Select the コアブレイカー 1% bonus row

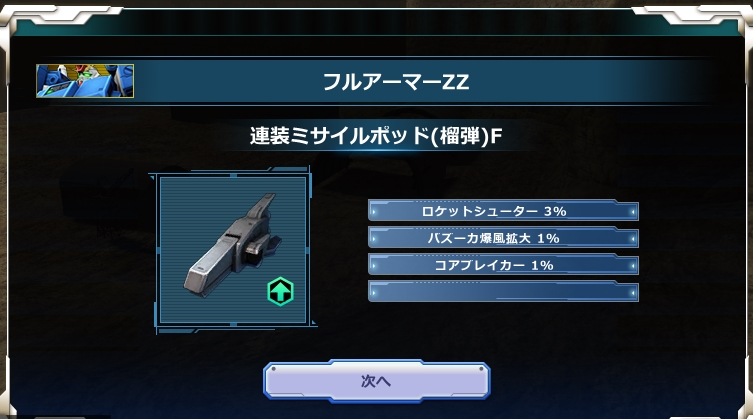tap(503, 265)
